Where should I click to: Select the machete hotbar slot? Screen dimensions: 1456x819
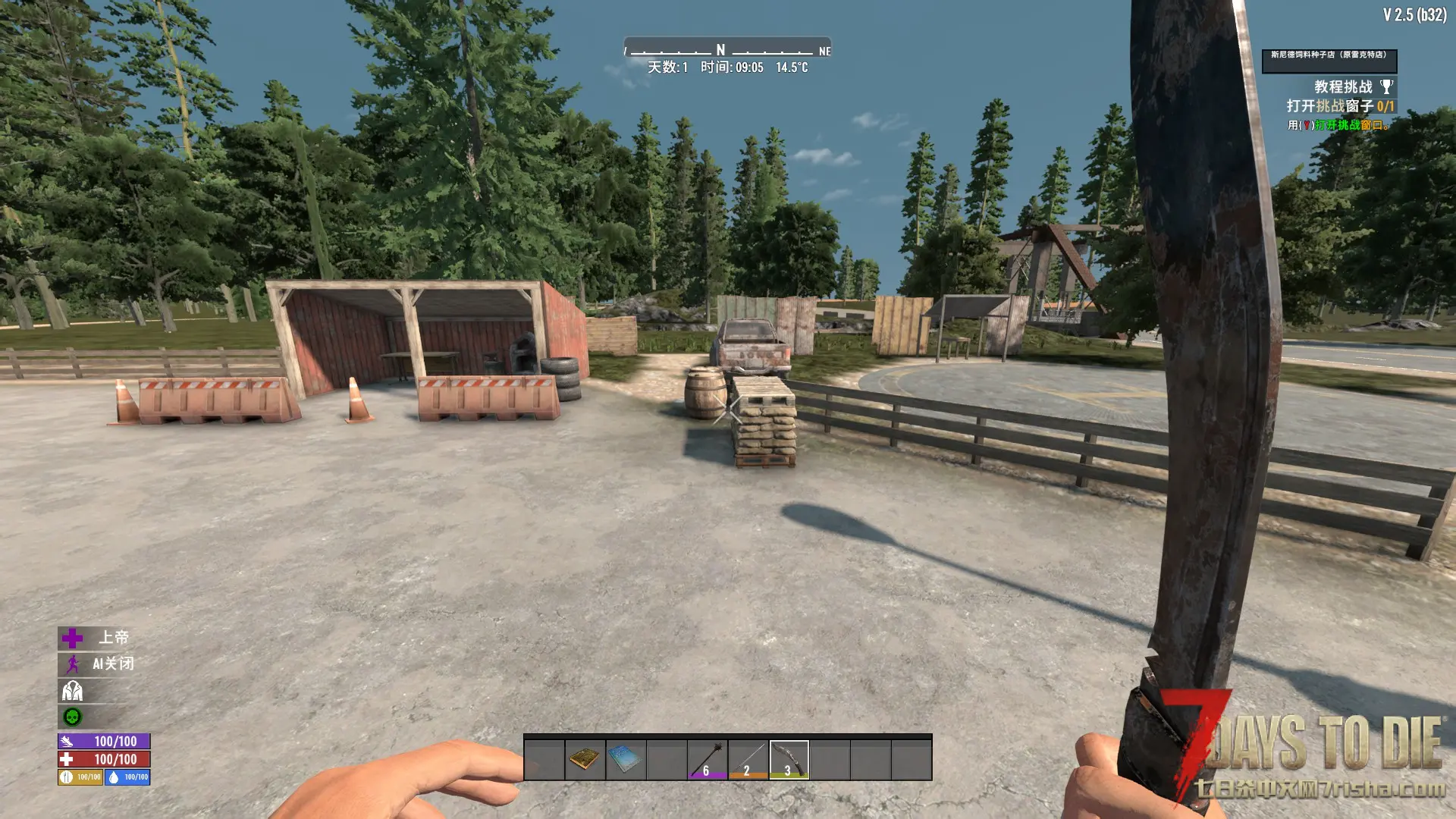(789, 759)
